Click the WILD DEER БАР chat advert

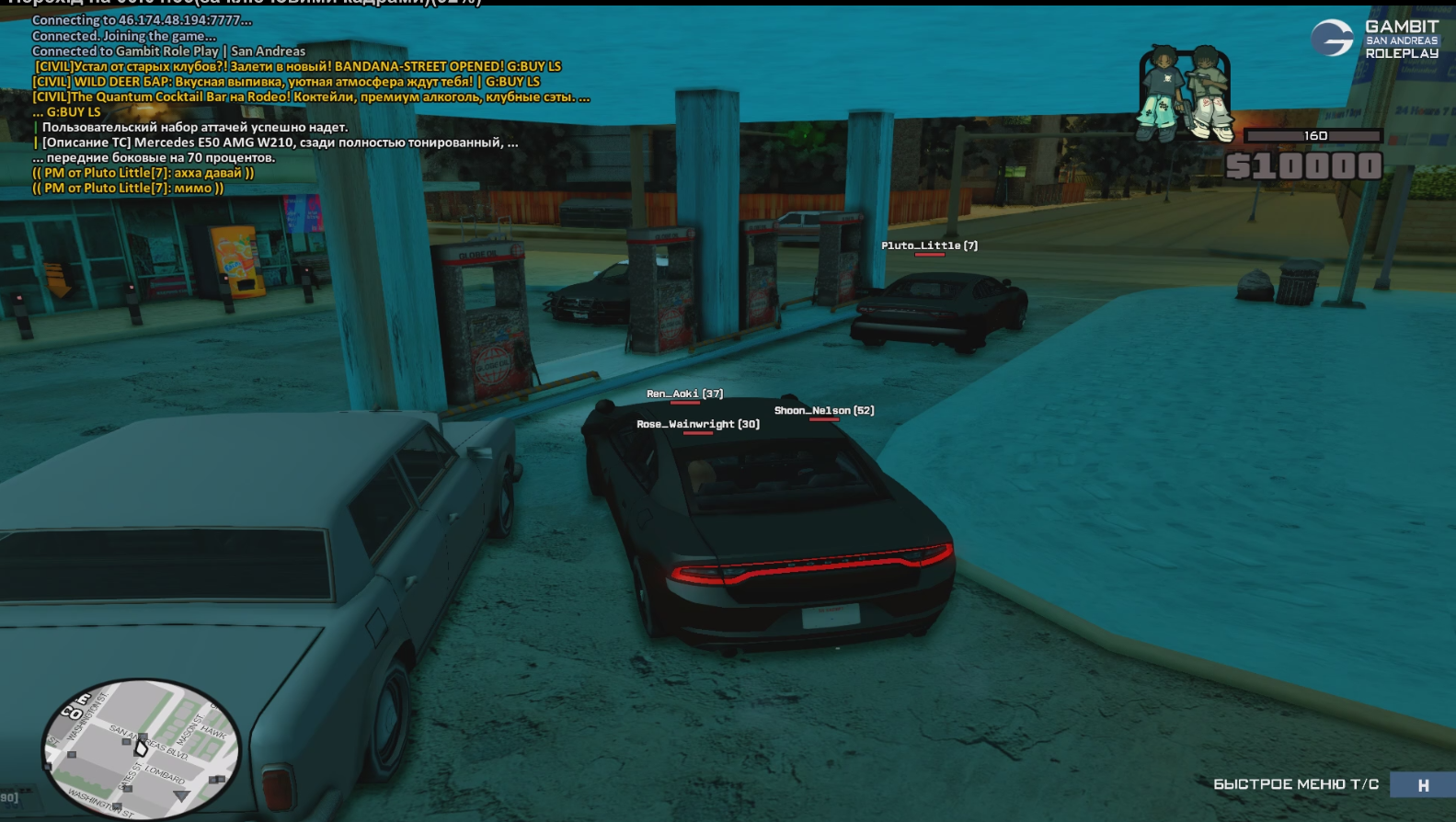coord(286,82)
